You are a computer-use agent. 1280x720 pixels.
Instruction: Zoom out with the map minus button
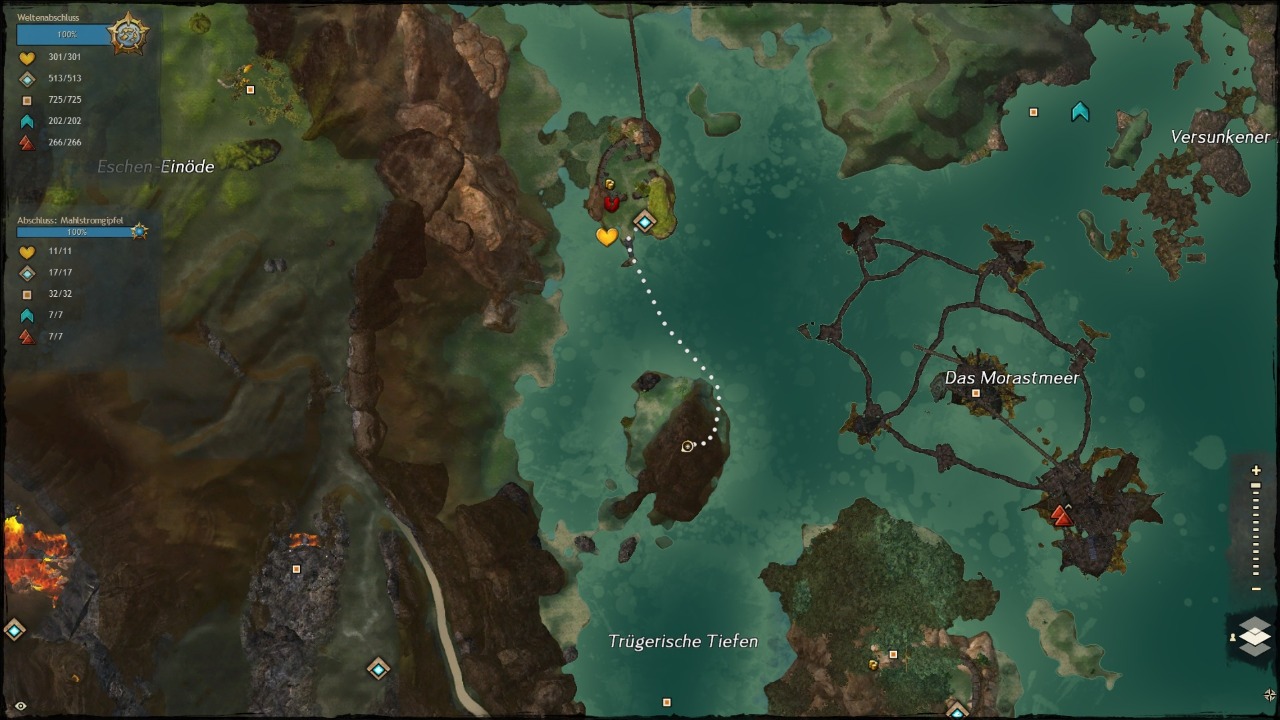pos(1256,589)
